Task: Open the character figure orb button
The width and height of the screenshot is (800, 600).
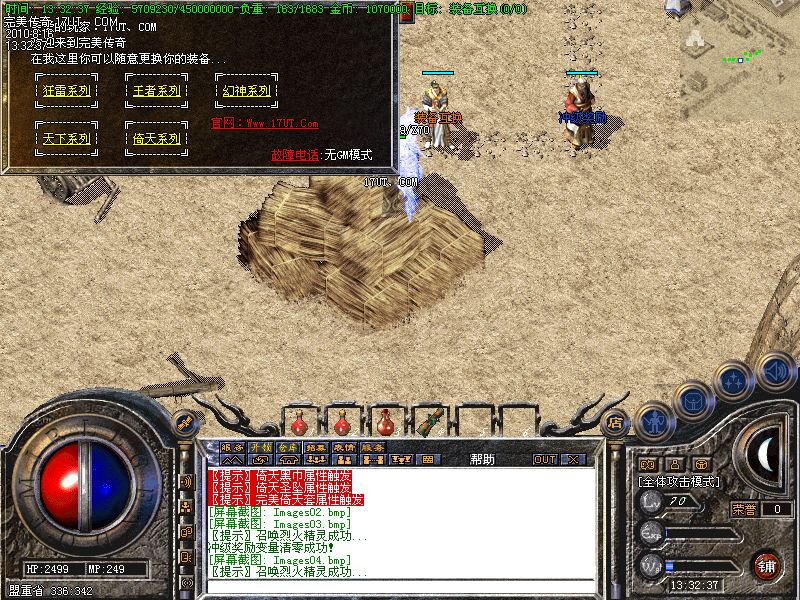Action: tap(654, 421)
